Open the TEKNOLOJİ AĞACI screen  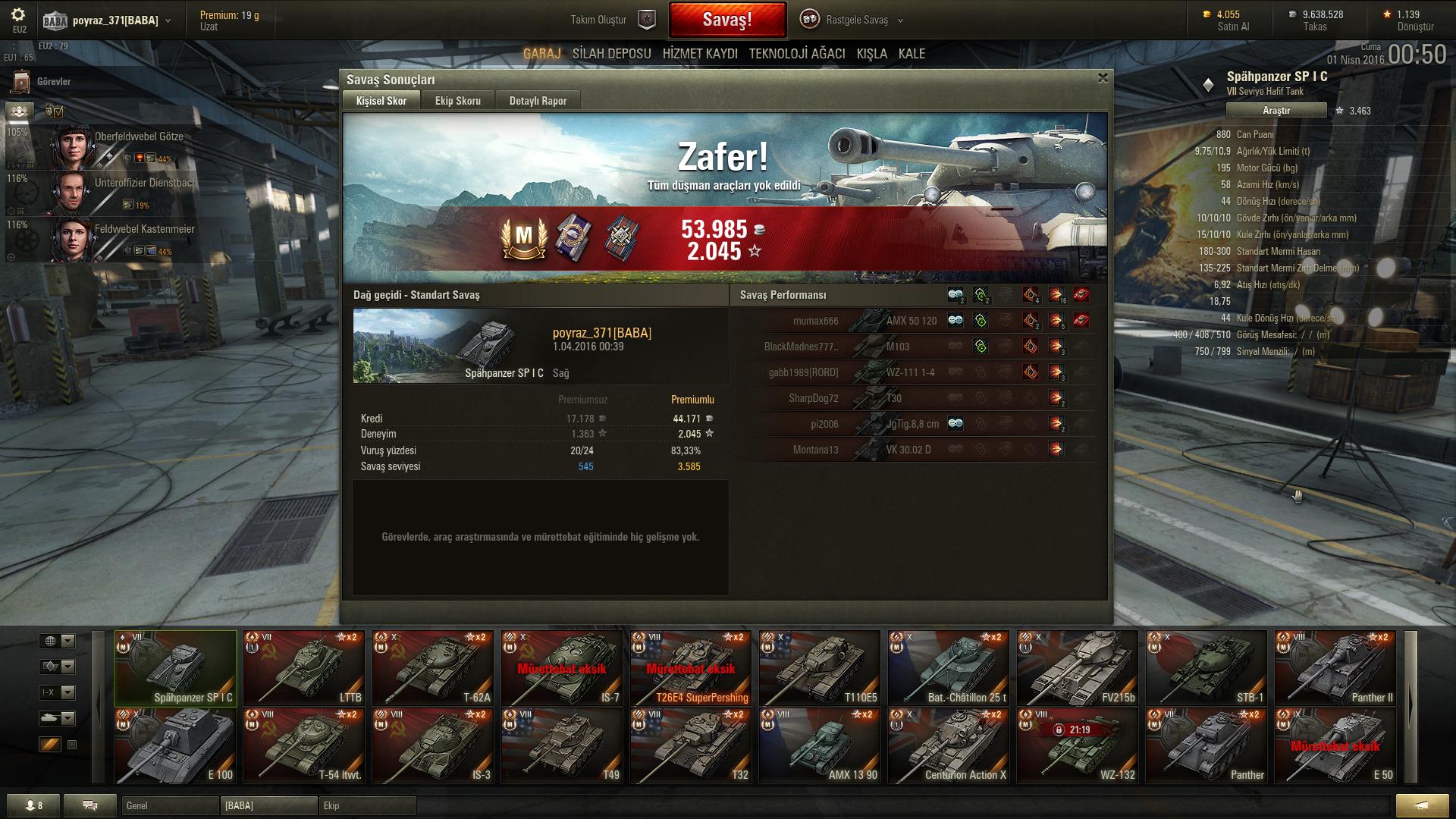pyautogui.click(x=796, y=54)
